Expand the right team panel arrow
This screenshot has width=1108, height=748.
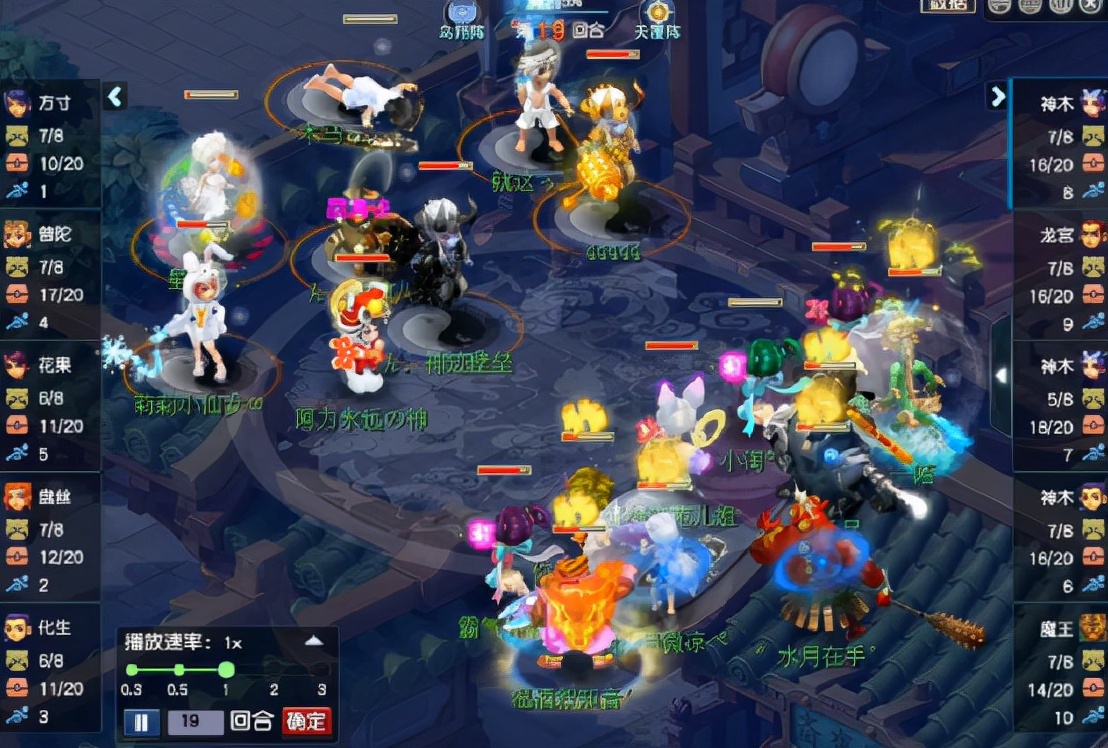pos(997,95)
